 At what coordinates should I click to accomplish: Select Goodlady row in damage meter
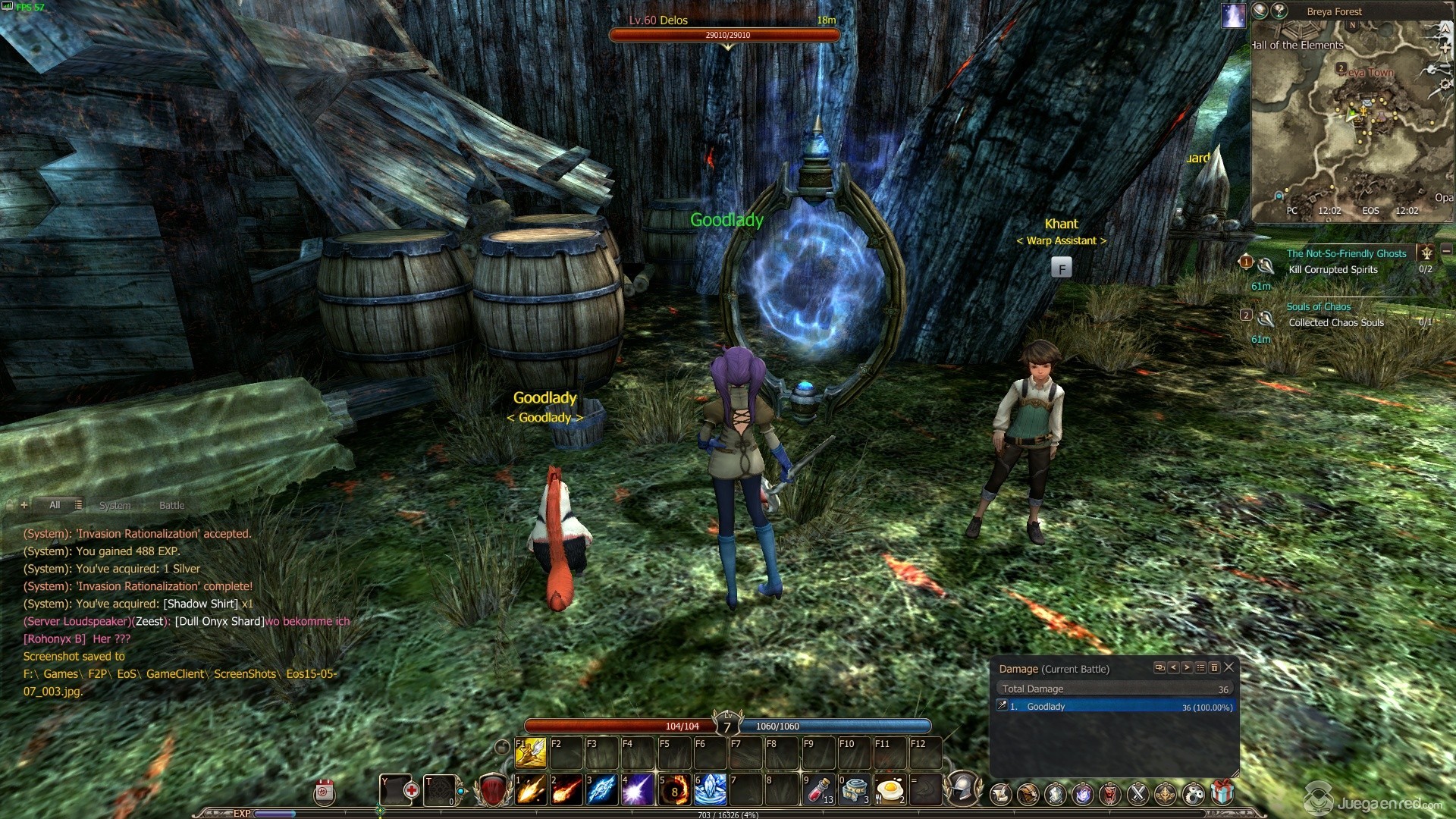coord(1115,706)
